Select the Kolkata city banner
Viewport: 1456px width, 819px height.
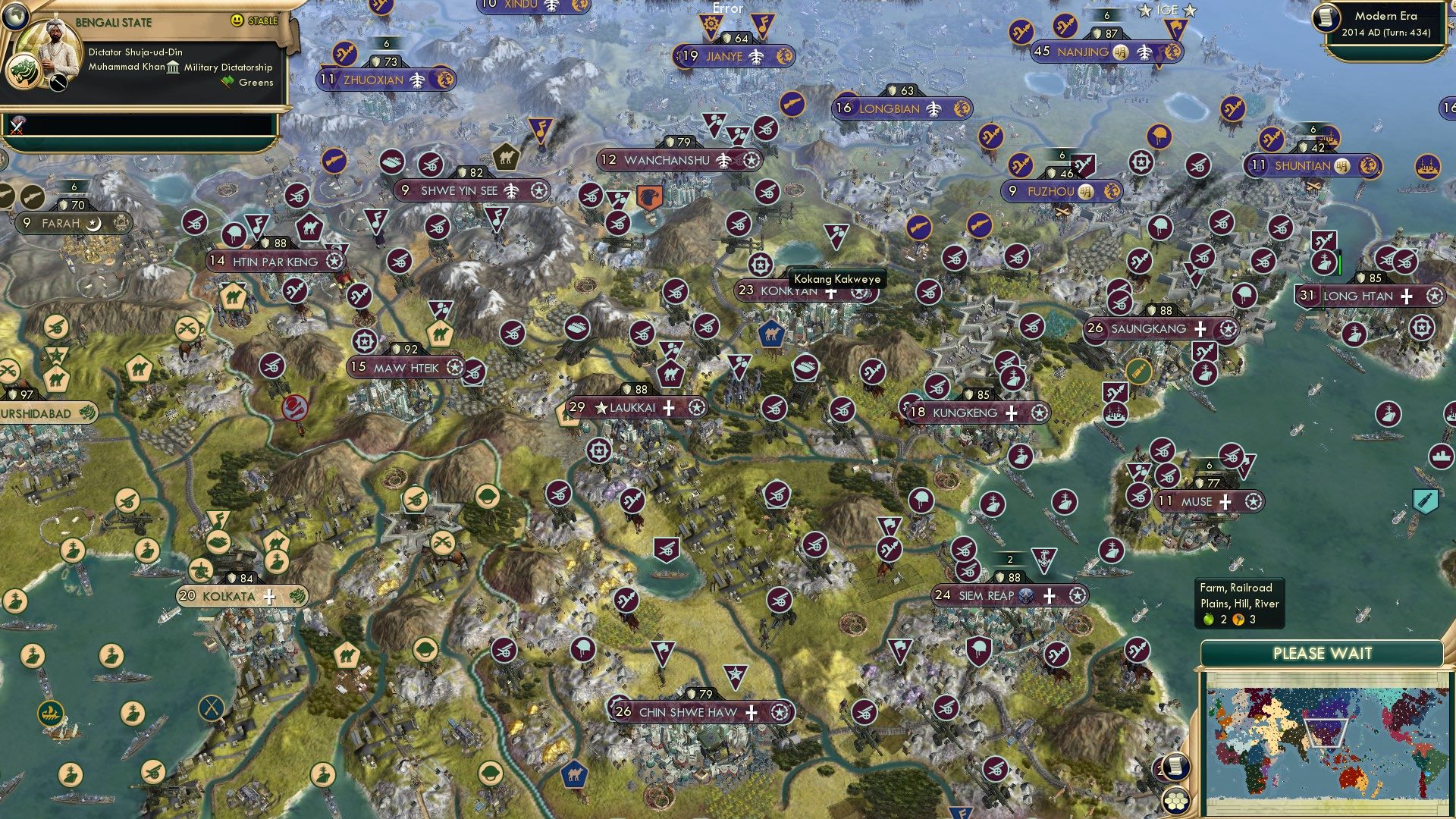[229, 596]
